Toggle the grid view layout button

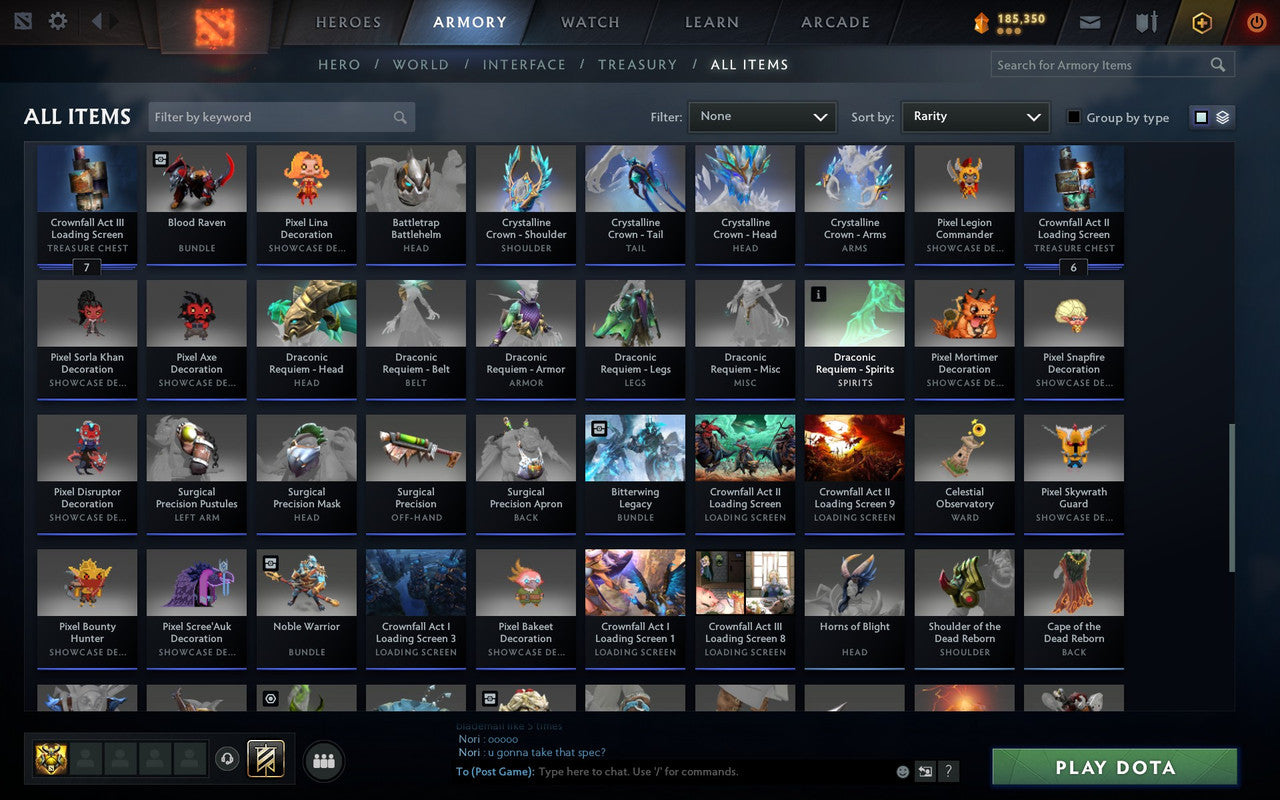[x=1200, y=116]
